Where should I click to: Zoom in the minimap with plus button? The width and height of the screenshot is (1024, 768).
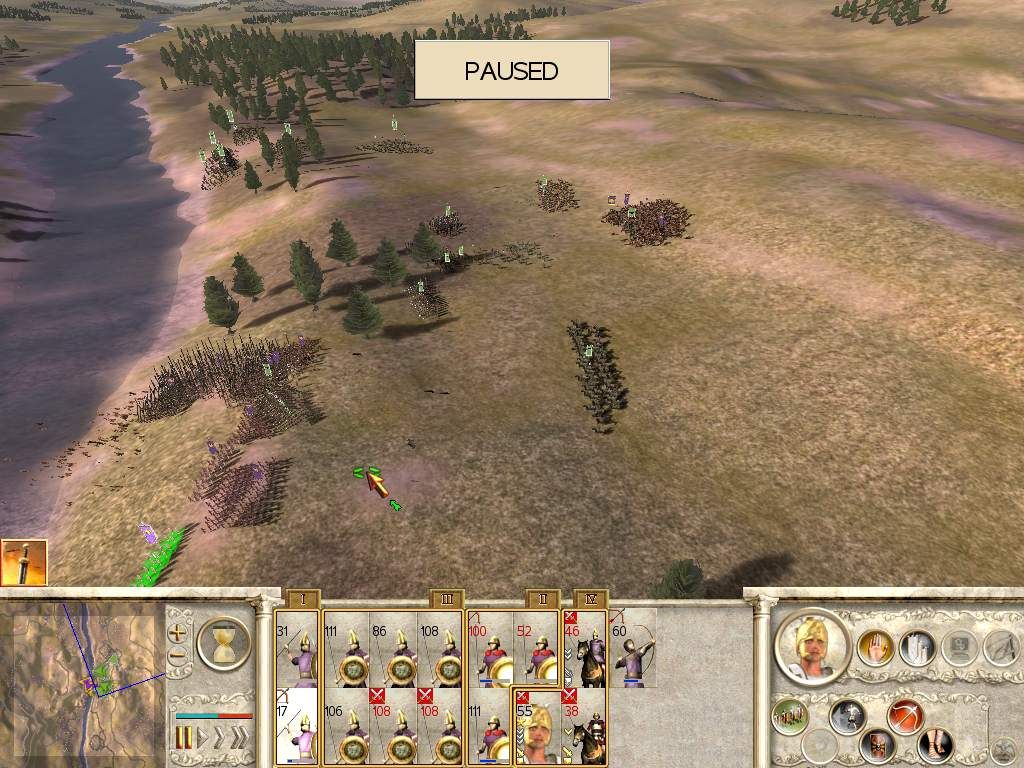click(178, 633)
